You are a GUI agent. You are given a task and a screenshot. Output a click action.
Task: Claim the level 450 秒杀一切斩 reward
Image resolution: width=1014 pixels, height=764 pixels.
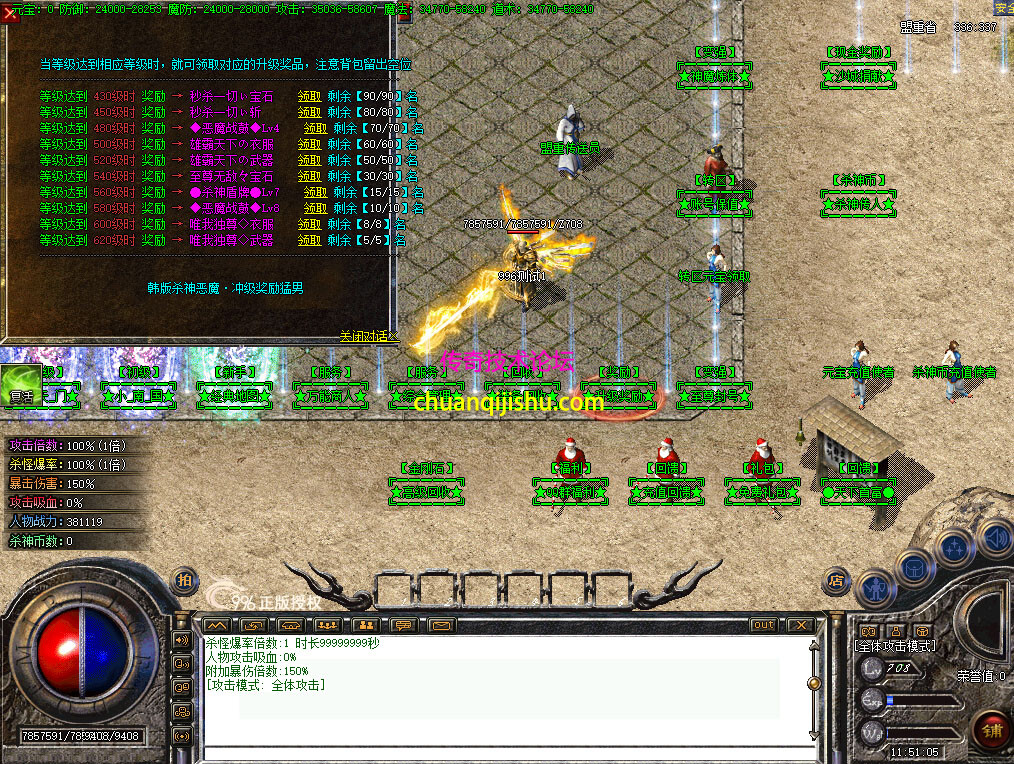[308, 112]
